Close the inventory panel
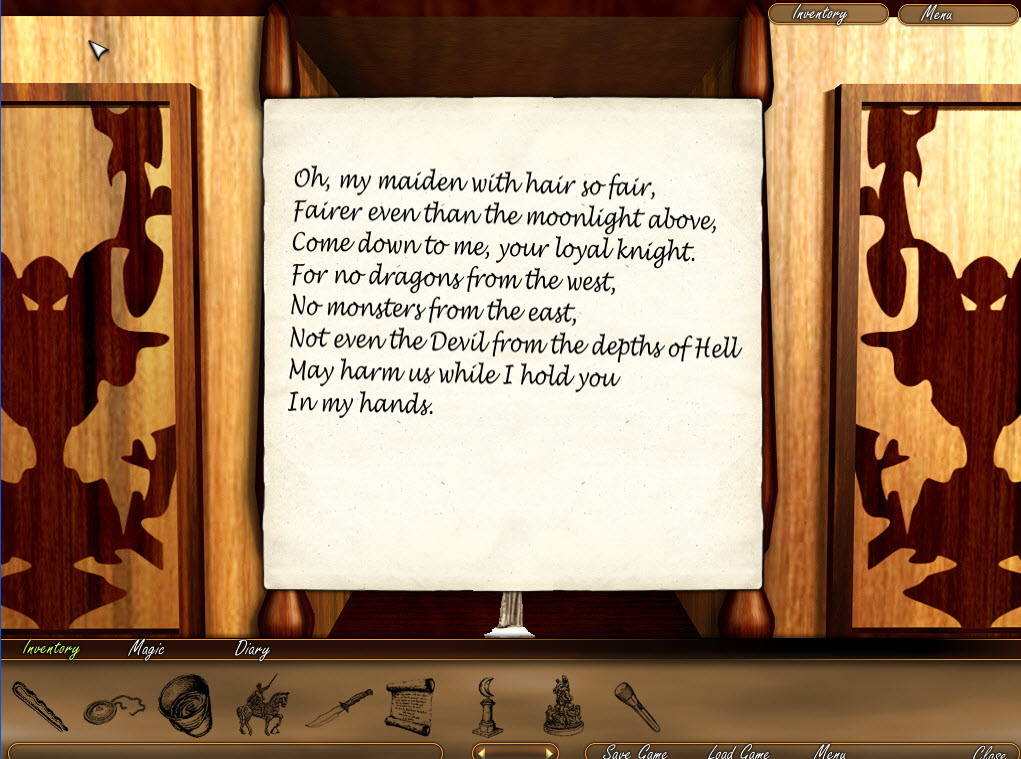Screen dimensions: 1021x759 click(990, 752)
